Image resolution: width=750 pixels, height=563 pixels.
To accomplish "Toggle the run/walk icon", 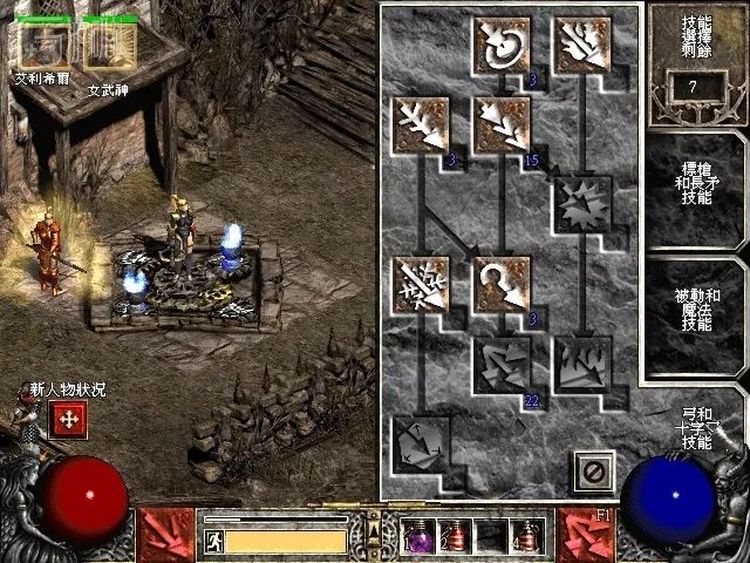I will (x=213, y=541).
